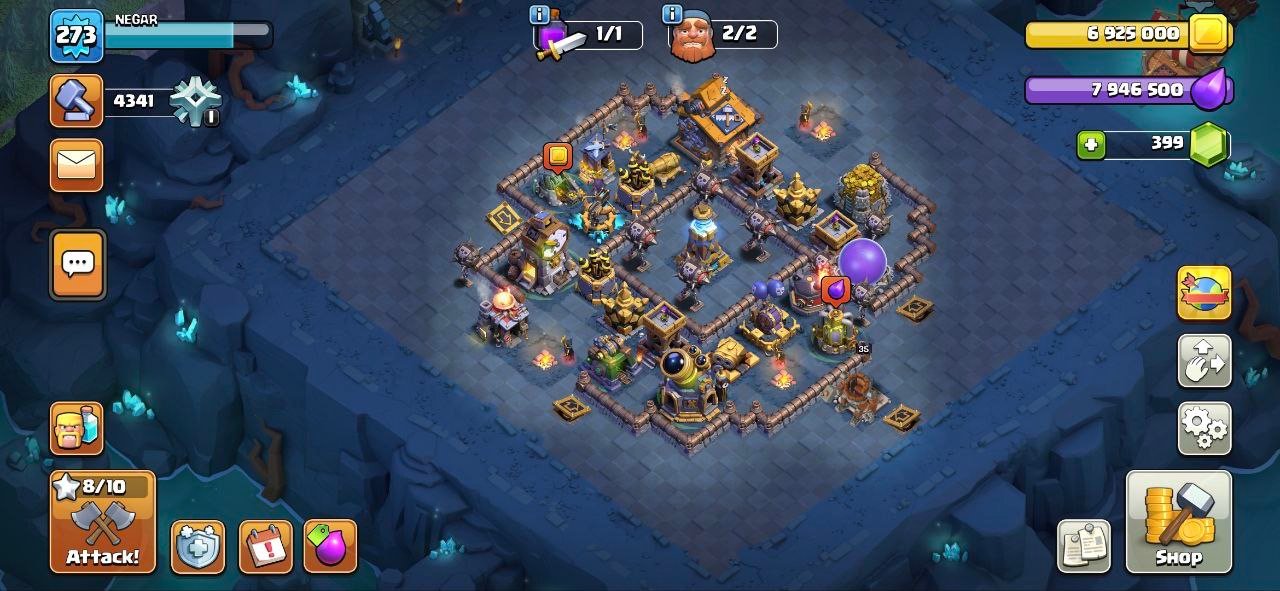This screenshot has width=1280, height=591.
Task: Show the level 273 player profile
Action: (76, 36)
